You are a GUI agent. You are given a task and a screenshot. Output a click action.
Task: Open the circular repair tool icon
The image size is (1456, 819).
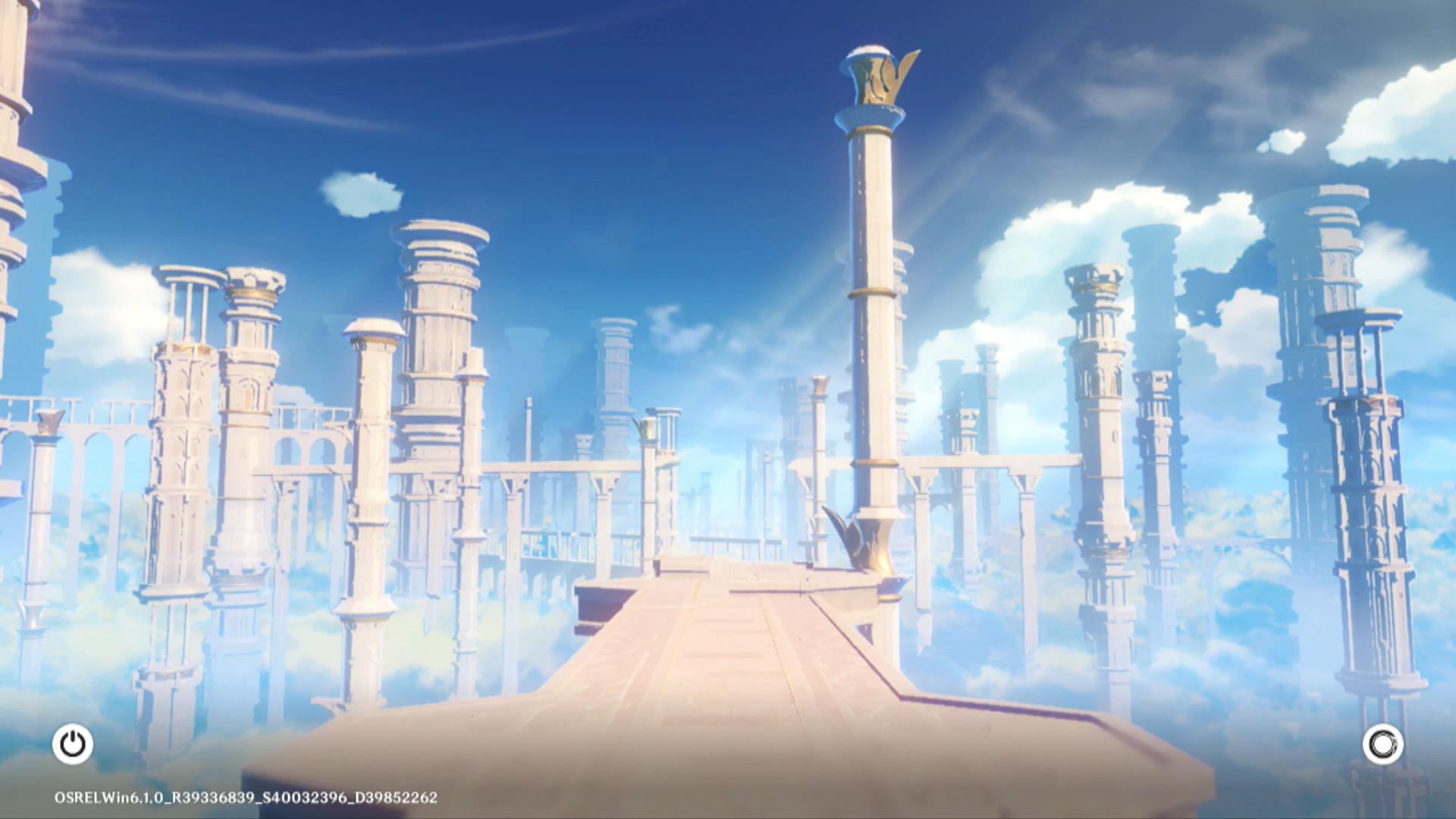[x=1382, y=744]
